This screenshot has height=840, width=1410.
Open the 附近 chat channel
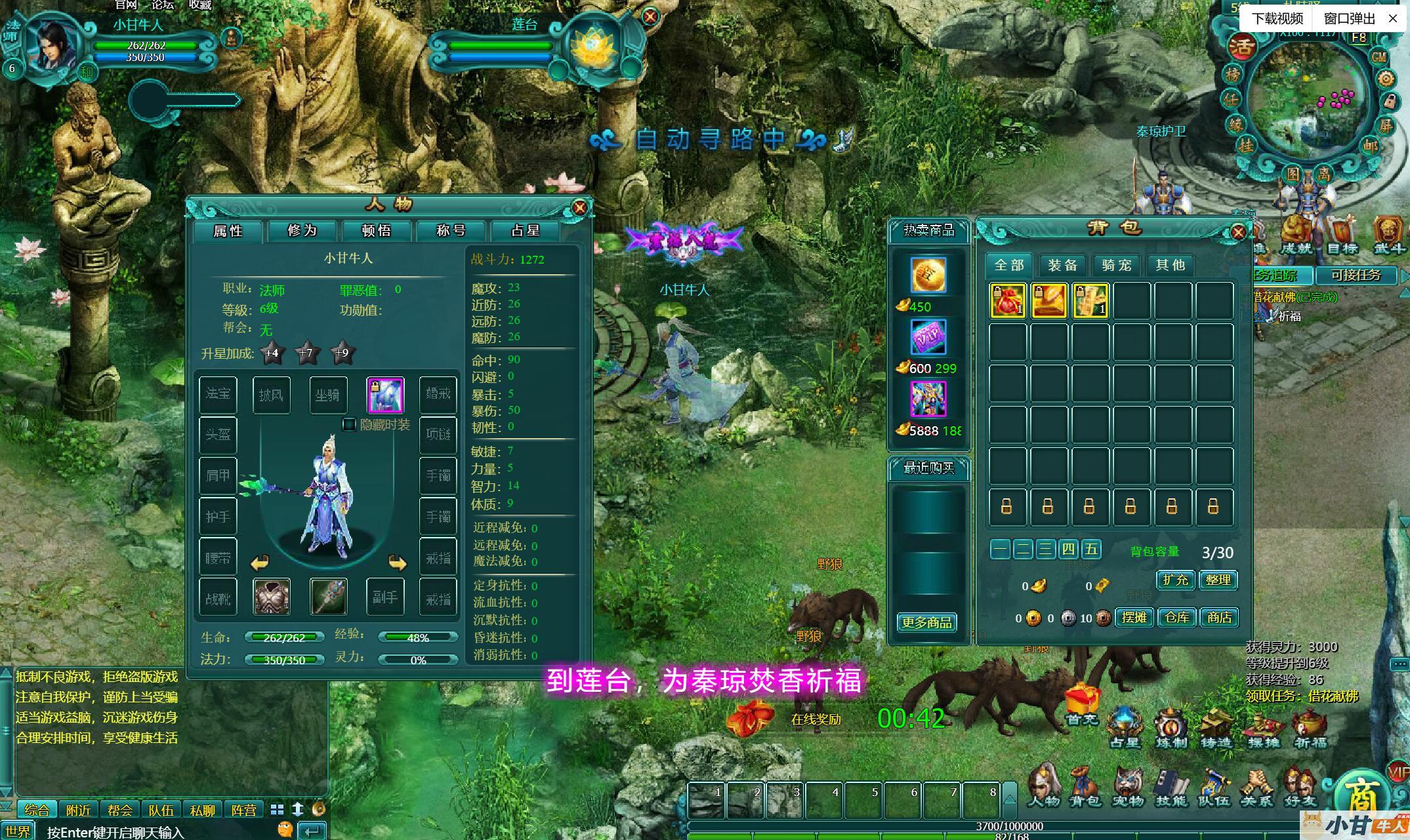point(79,810)
